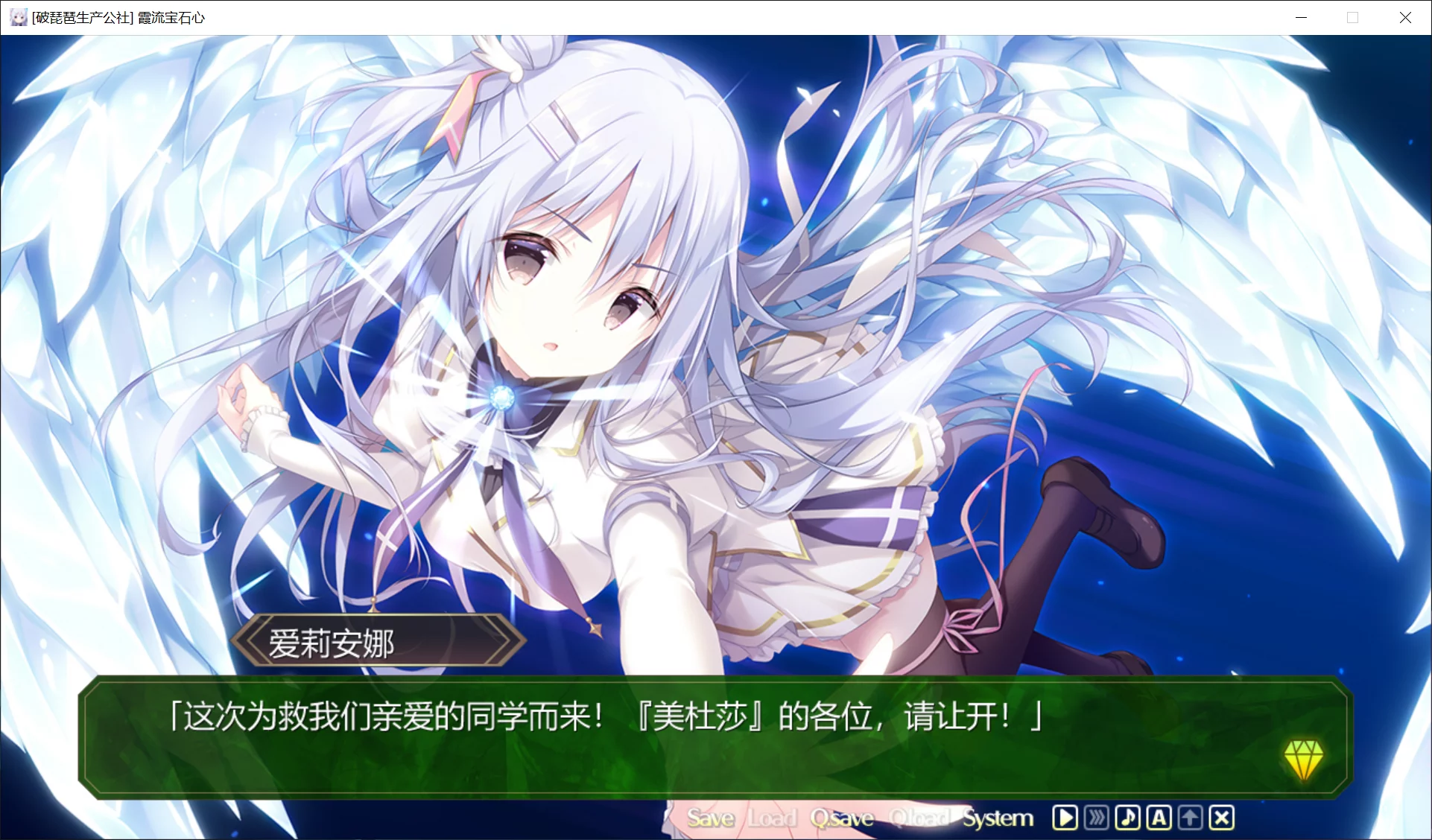Click the glowing diamond advance indicator
Screen dimensions: 1432x840
click(x=1303, y=757)
